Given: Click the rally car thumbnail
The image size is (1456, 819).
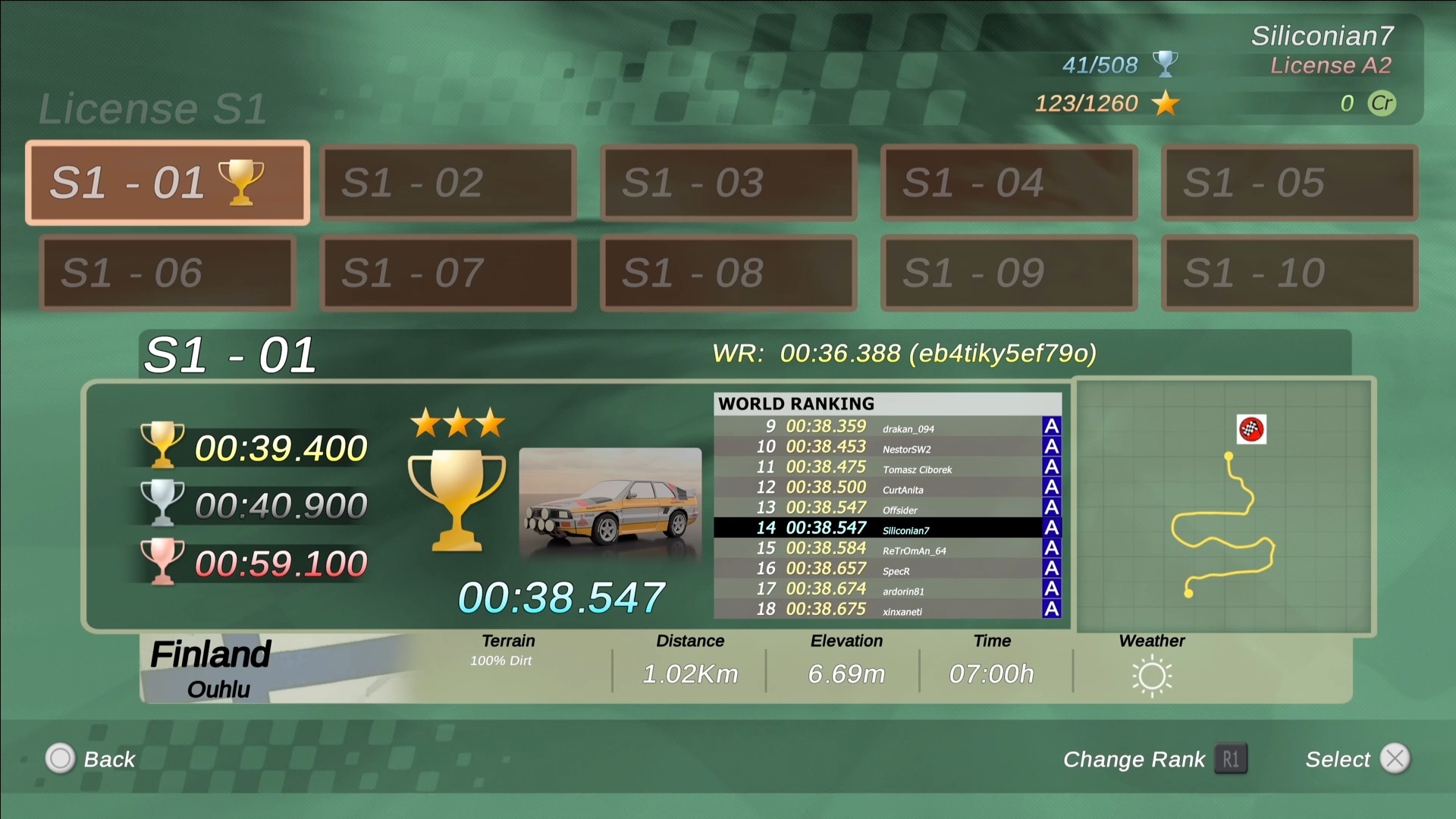Looking at the screenshot, I should click(610, 503).
